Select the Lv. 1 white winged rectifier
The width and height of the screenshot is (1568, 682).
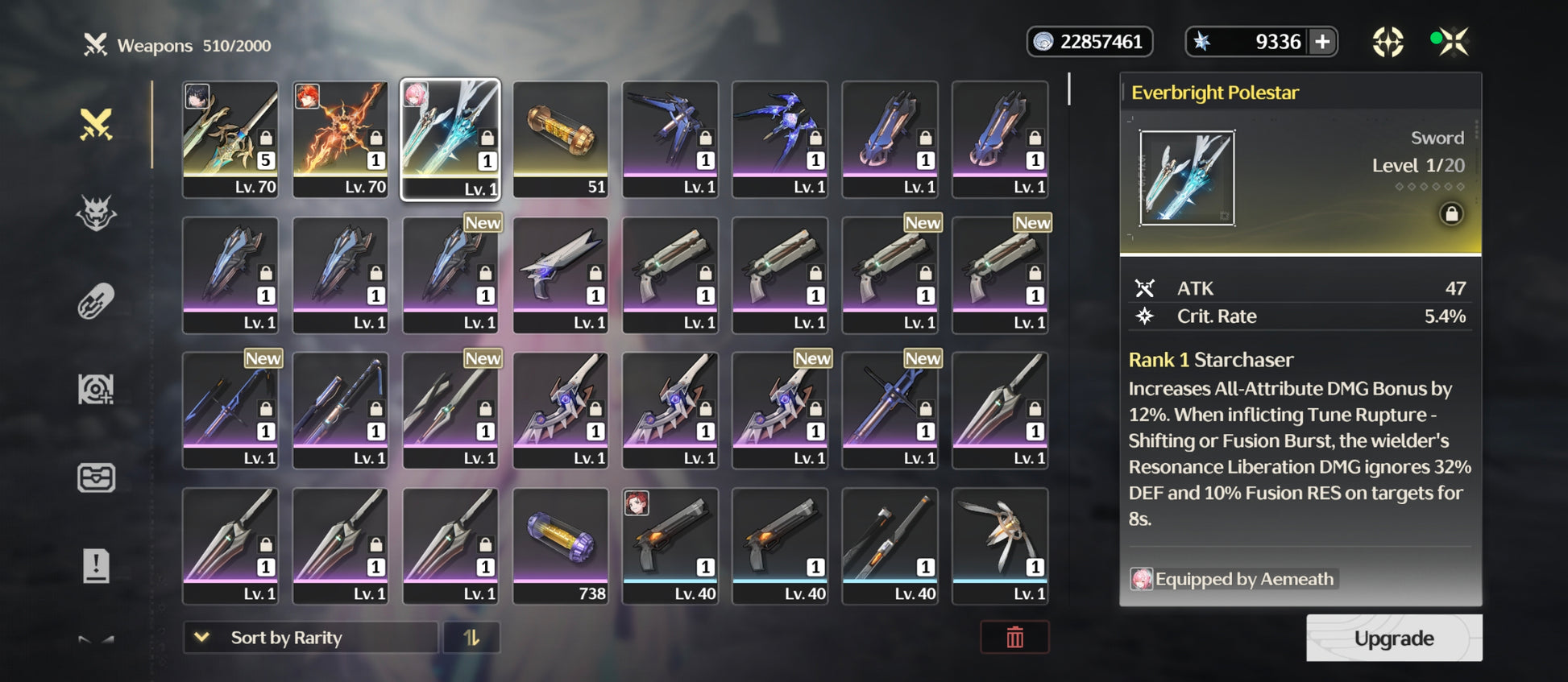[1000, 545]
